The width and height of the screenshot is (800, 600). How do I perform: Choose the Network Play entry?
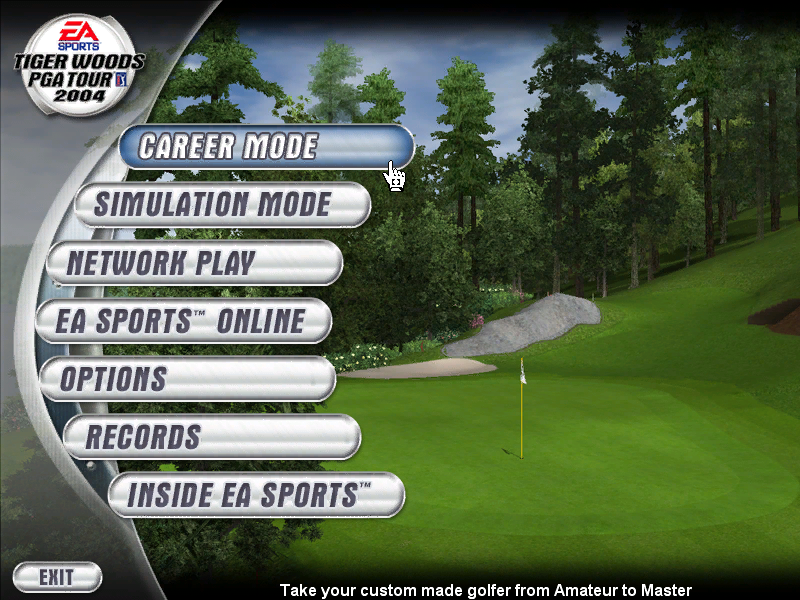click(x=194, y=263)
